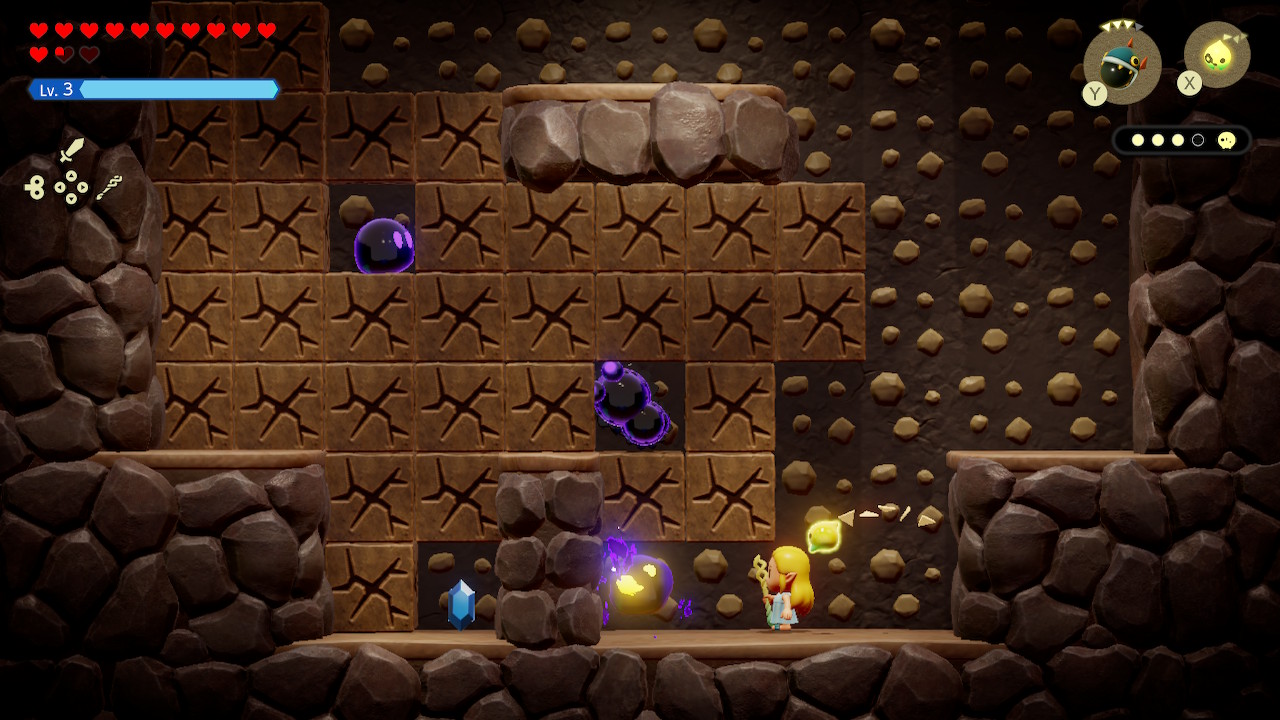The width and height of the screenshot is (1280, 720).
Task: Click the glowing companion portrait with X button
Action: click(1215, 55)
